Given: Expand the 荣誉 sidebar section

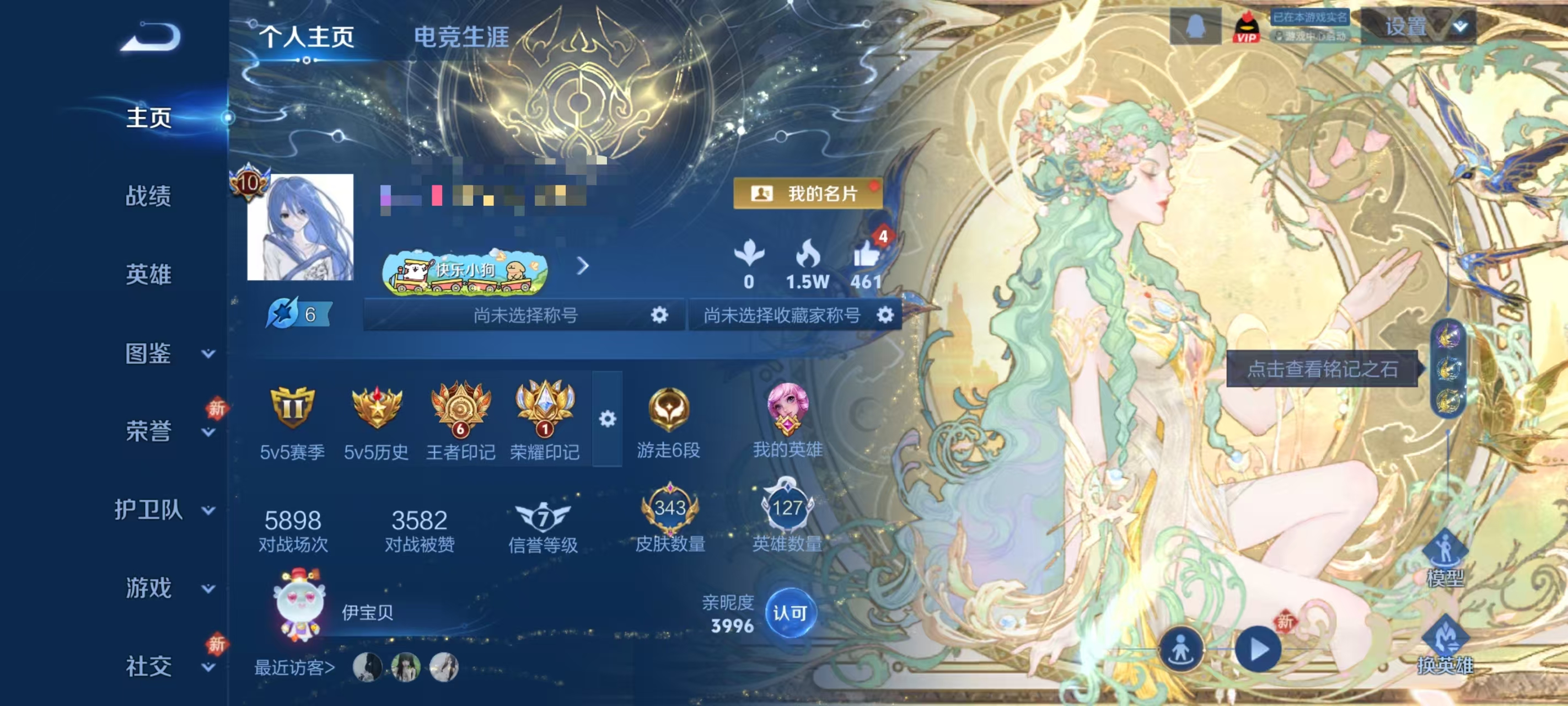Looking at the screenshot, I should [150, 430].
